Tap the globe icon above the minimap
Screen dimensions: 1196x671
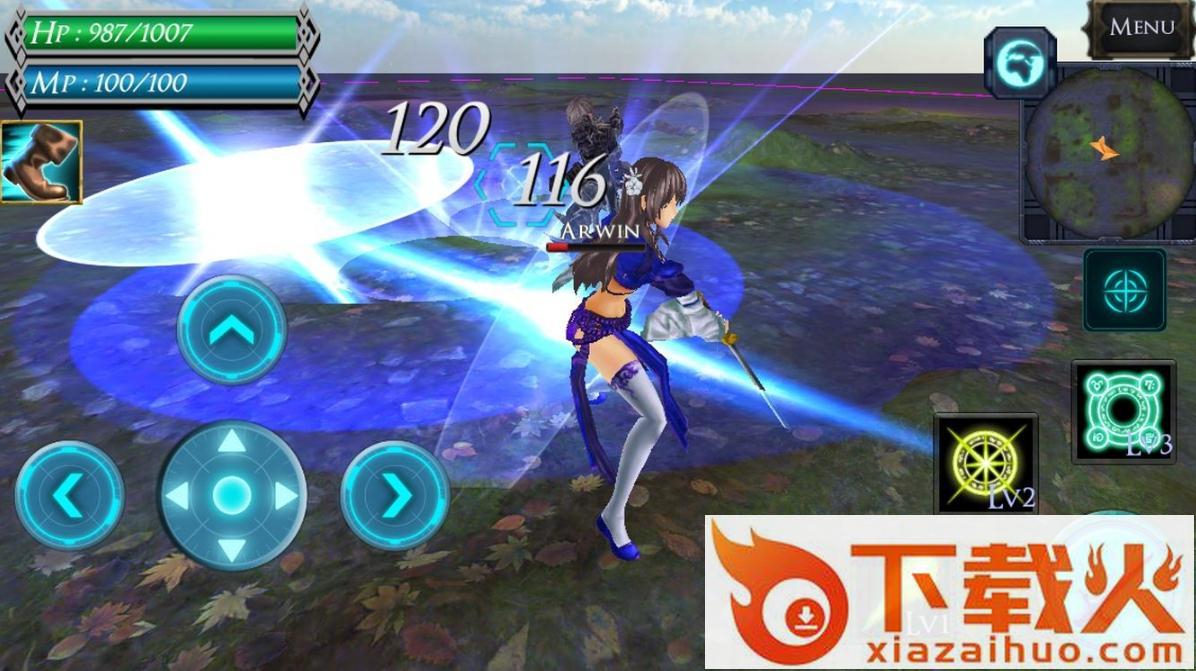[1020, 64]
